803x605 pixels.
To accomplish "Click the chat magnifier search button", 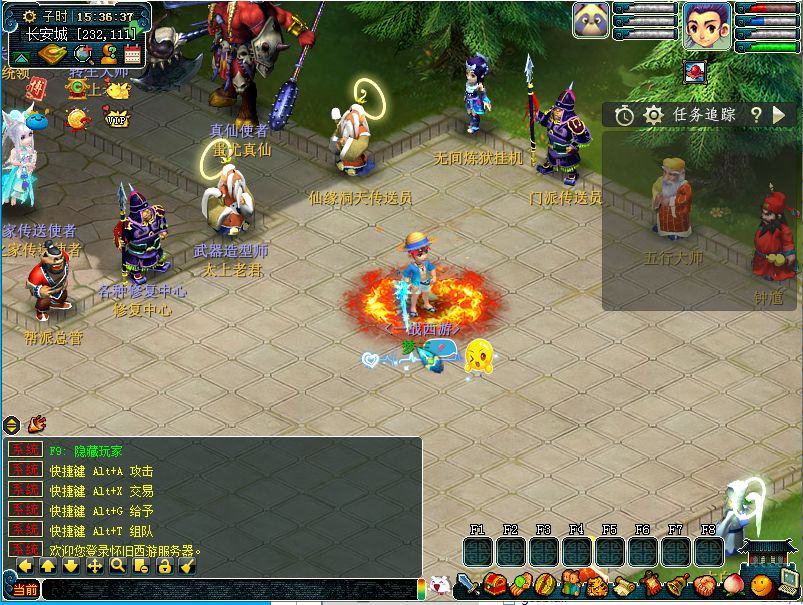I will coord(118,566).
